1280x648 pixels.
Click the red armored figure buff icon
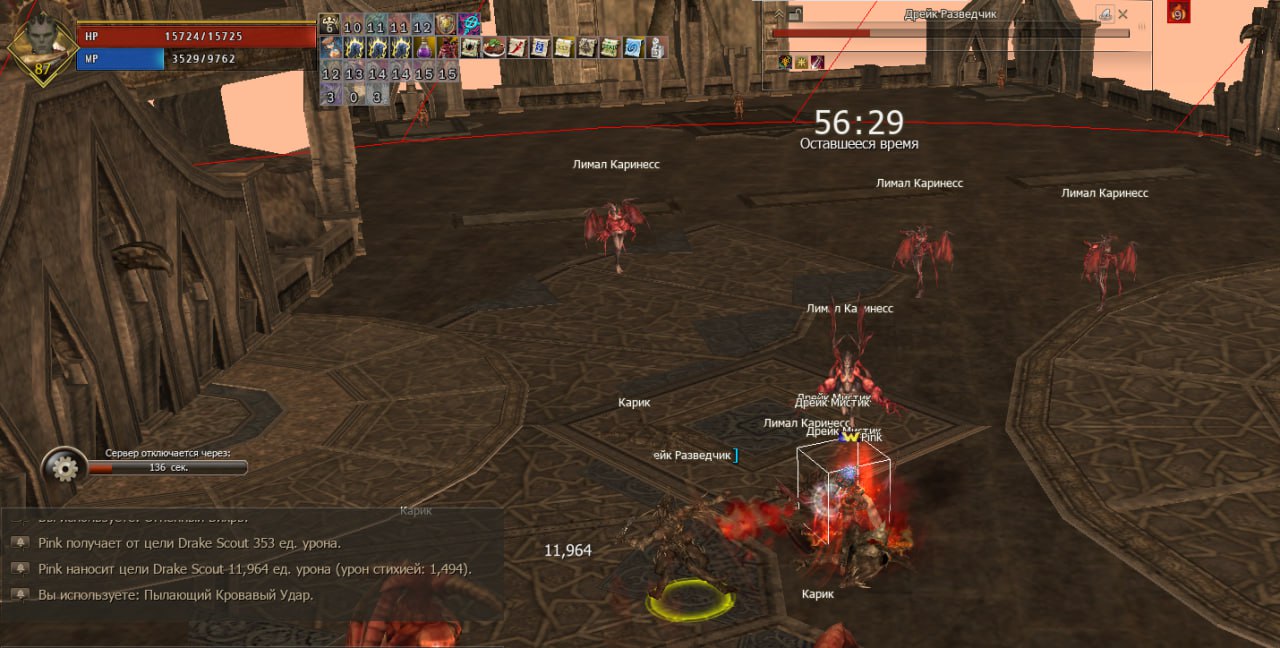(447, 47)
